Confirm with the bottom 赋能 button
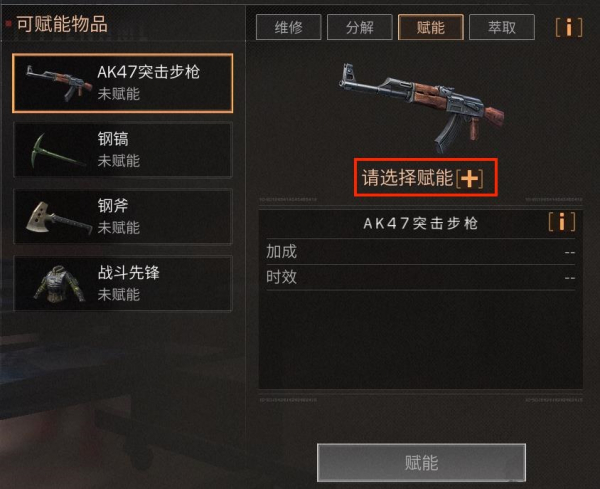600x489 pixels. [421, 463]
